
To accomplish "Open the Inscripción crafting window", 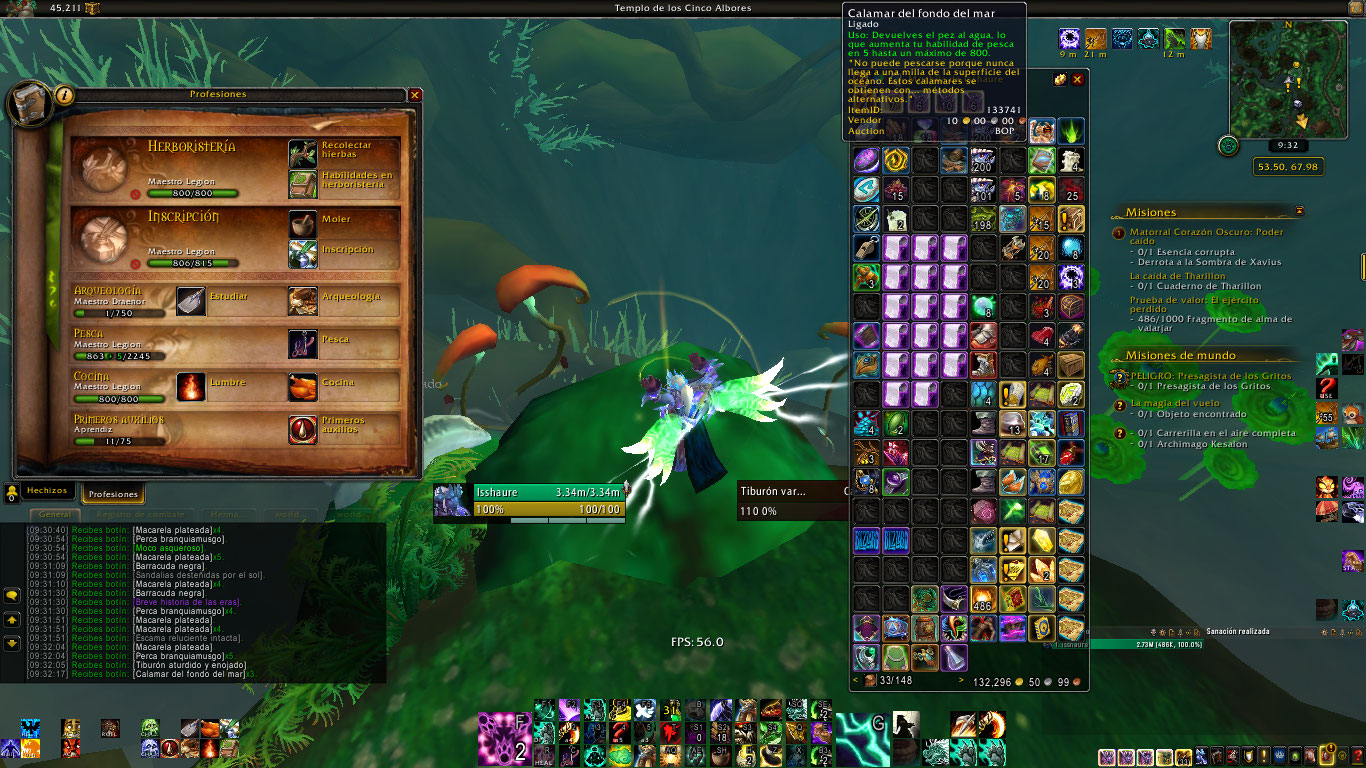I will (303, 254).
